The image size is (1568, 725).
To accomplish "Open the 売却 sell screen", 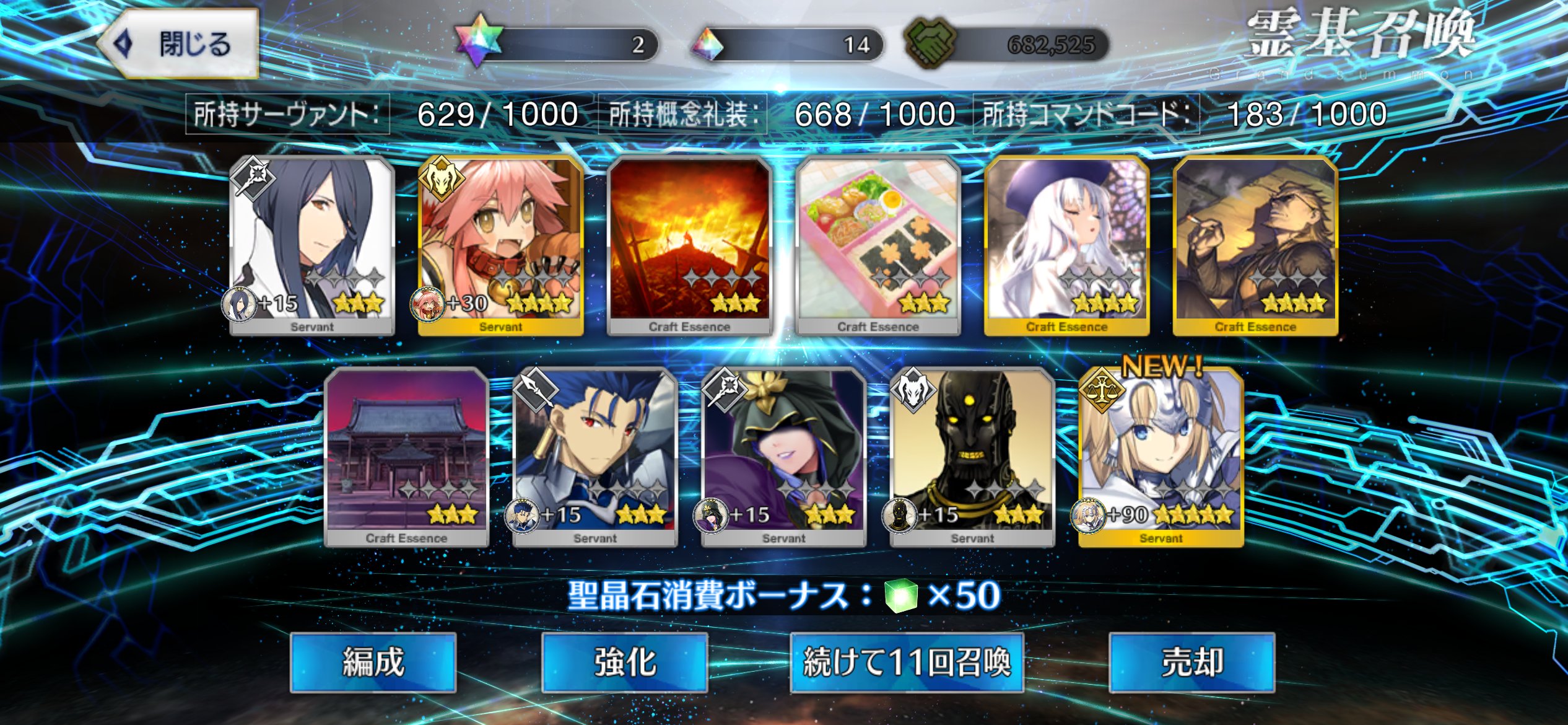I will pyautogui.click(x=1191, y=662).
